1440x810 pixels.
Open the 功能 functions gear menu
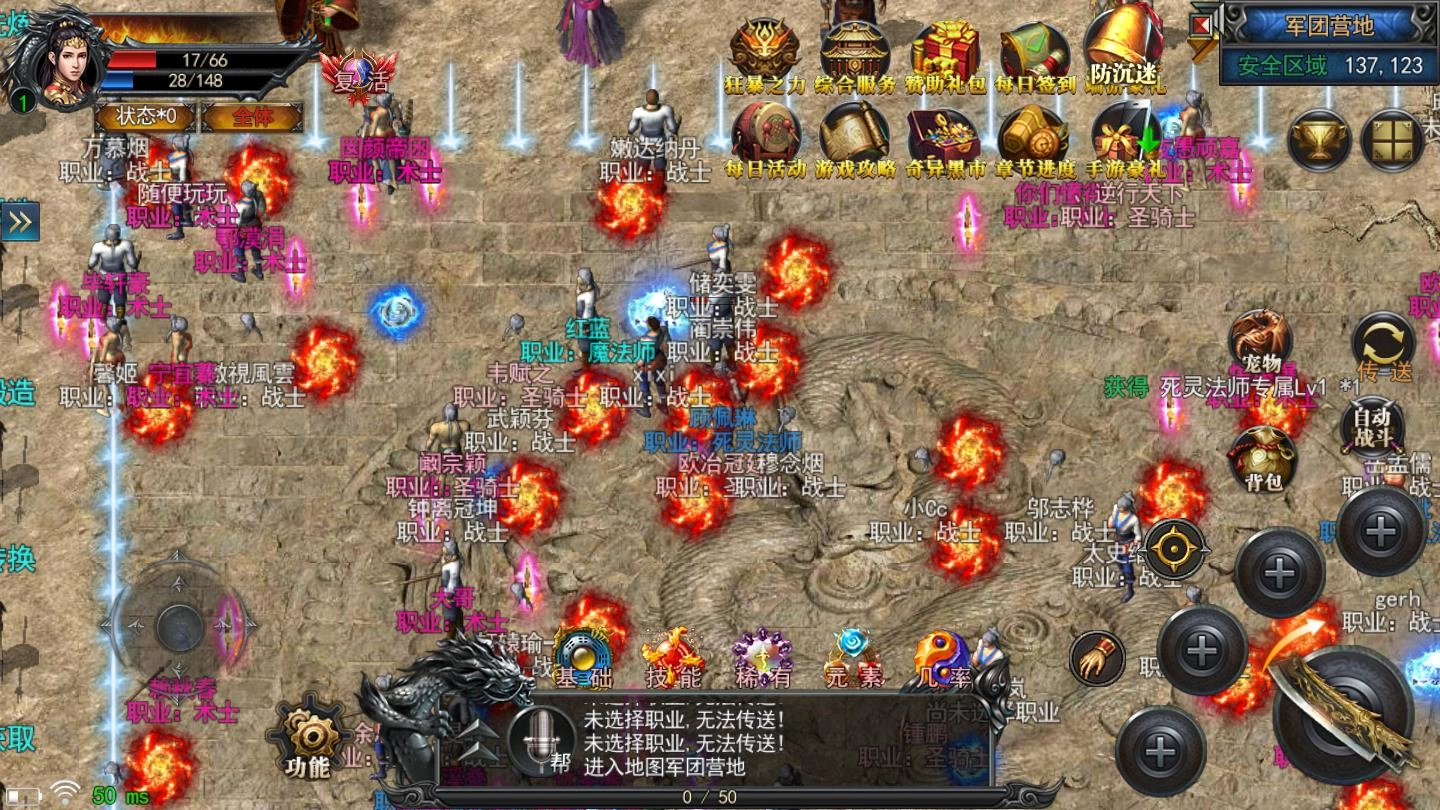click(307, 735)
